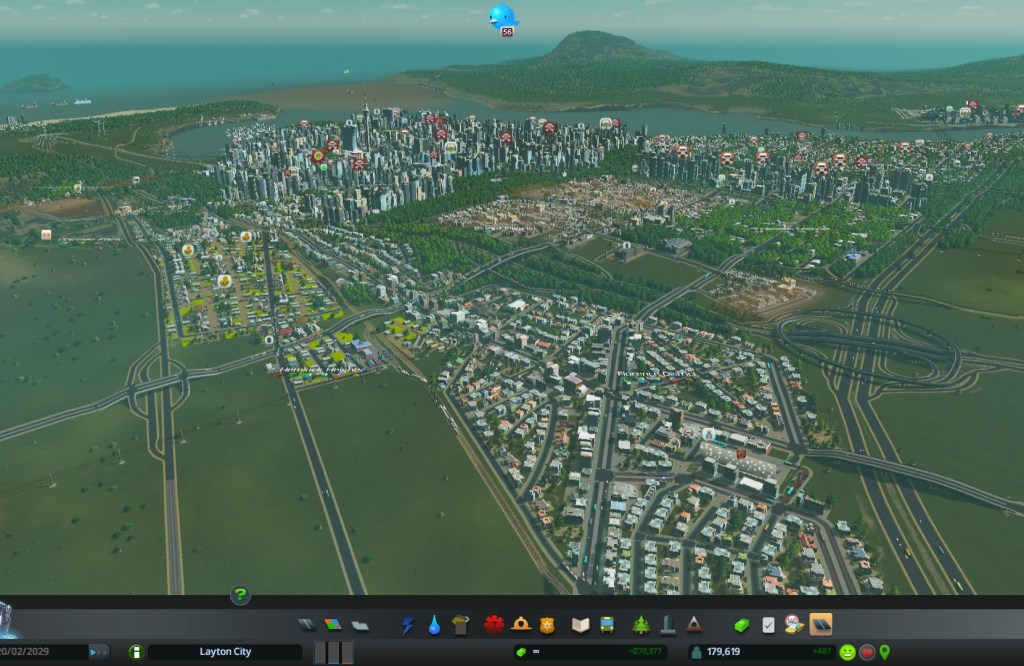Open the Zoning tool
1024x666 pixels.
pyautogui.click(x=333, y=625)
